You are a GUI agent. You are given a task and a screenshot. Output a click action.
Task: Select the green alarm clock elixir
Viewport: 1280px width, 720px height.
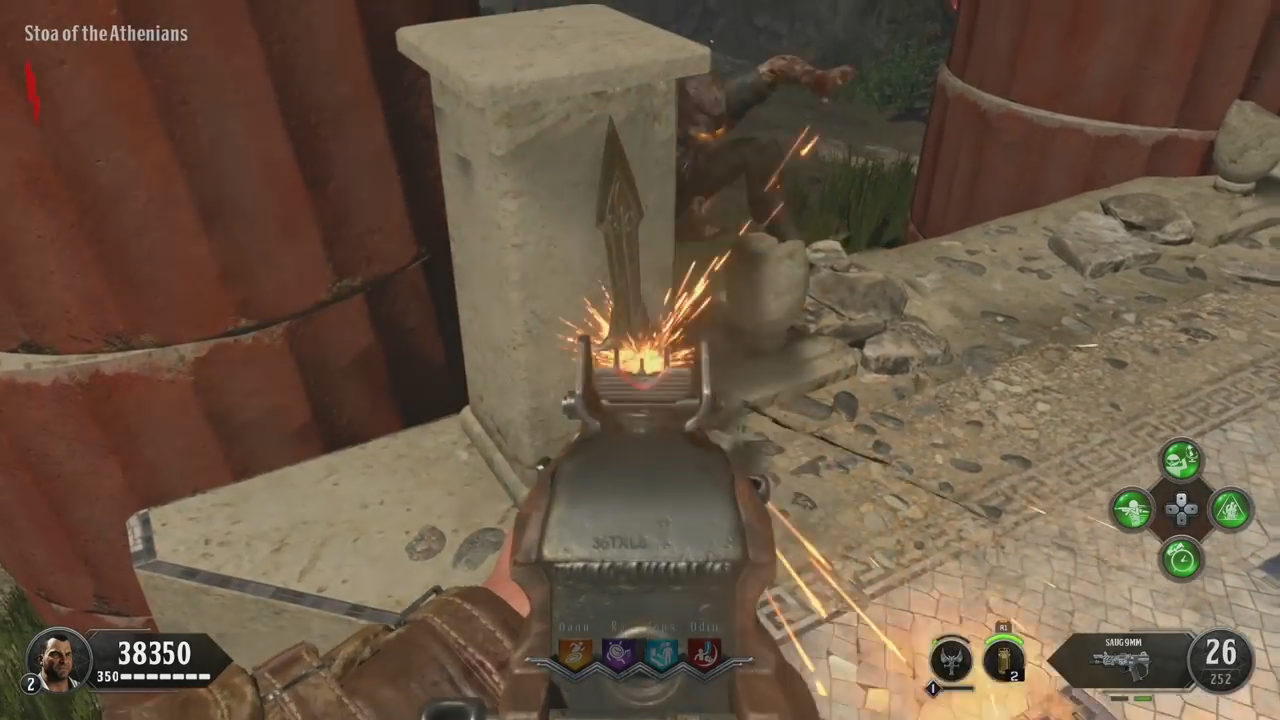tap(1181, 557)
